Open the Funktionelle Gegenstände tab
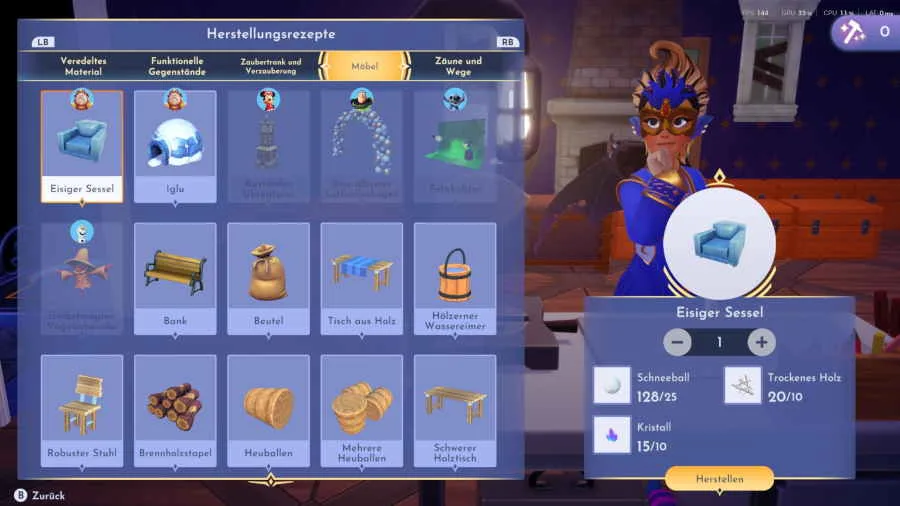The width and height of the screenshot is (900, 506). 177,66
